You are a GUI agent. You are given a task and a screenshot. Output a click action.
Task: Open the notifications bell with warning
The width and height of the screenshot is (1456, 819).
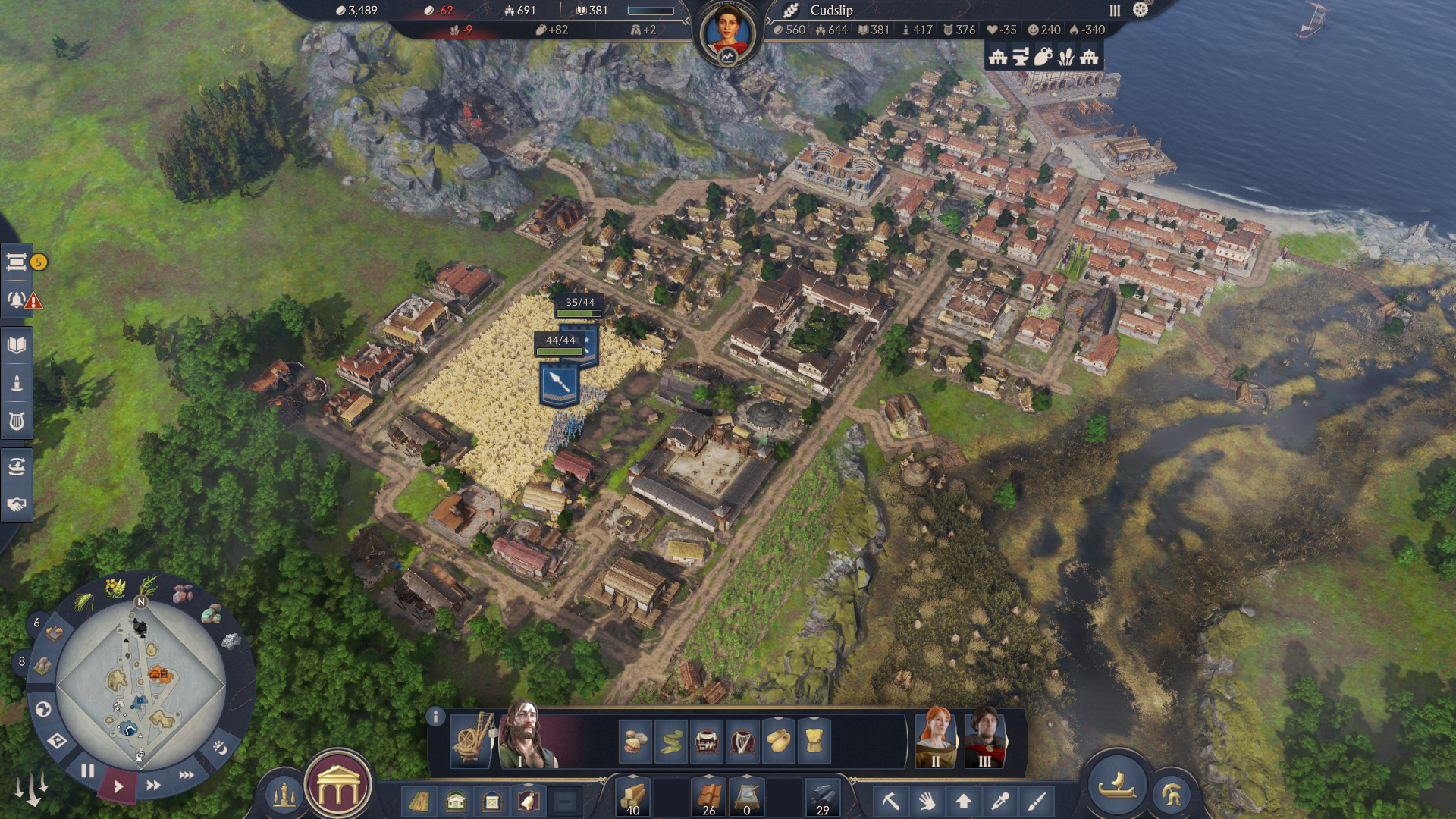tap(18, 300)
